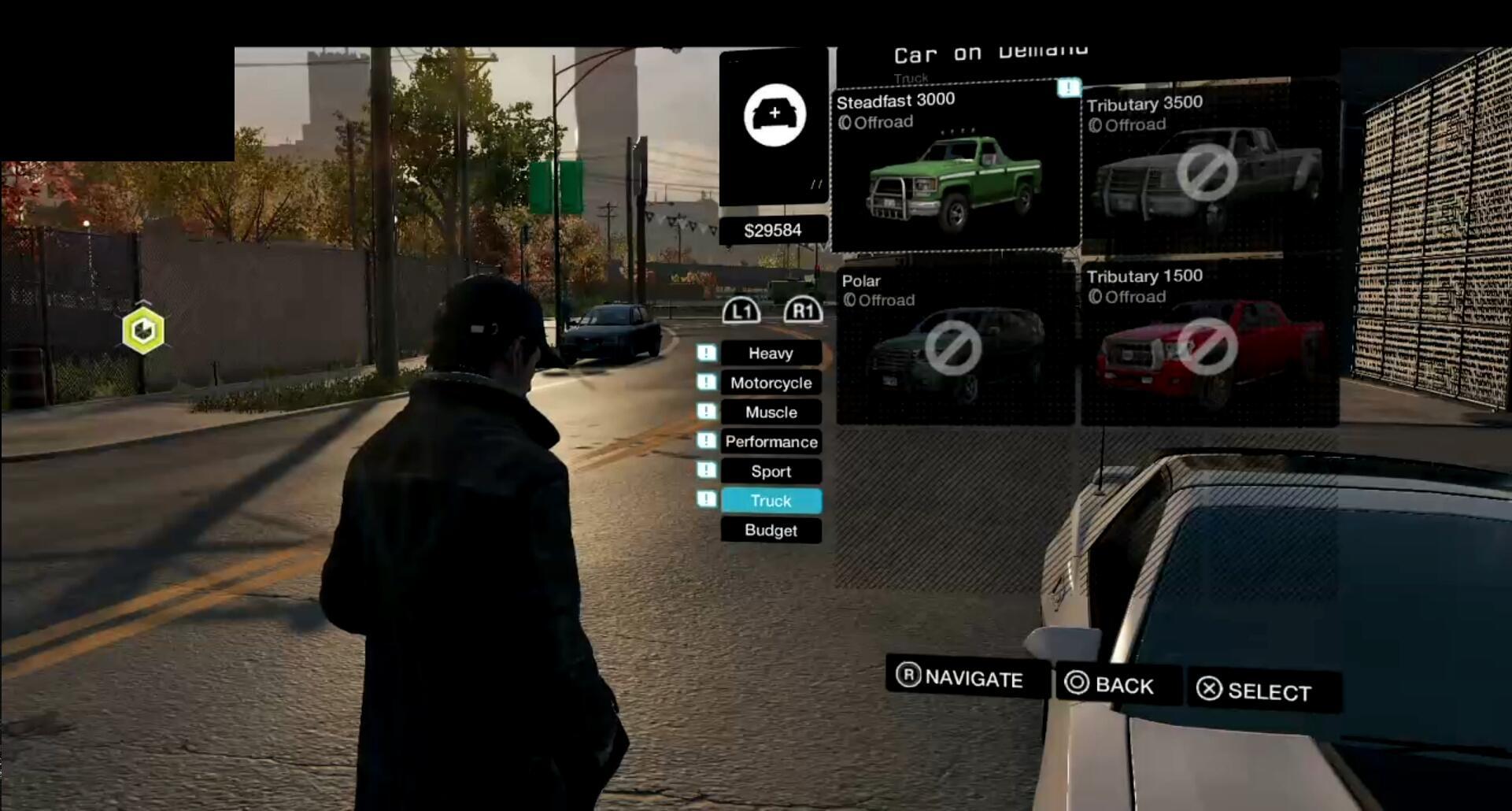
Task: Switch to the Budget category
Action: tap(771, 530)
